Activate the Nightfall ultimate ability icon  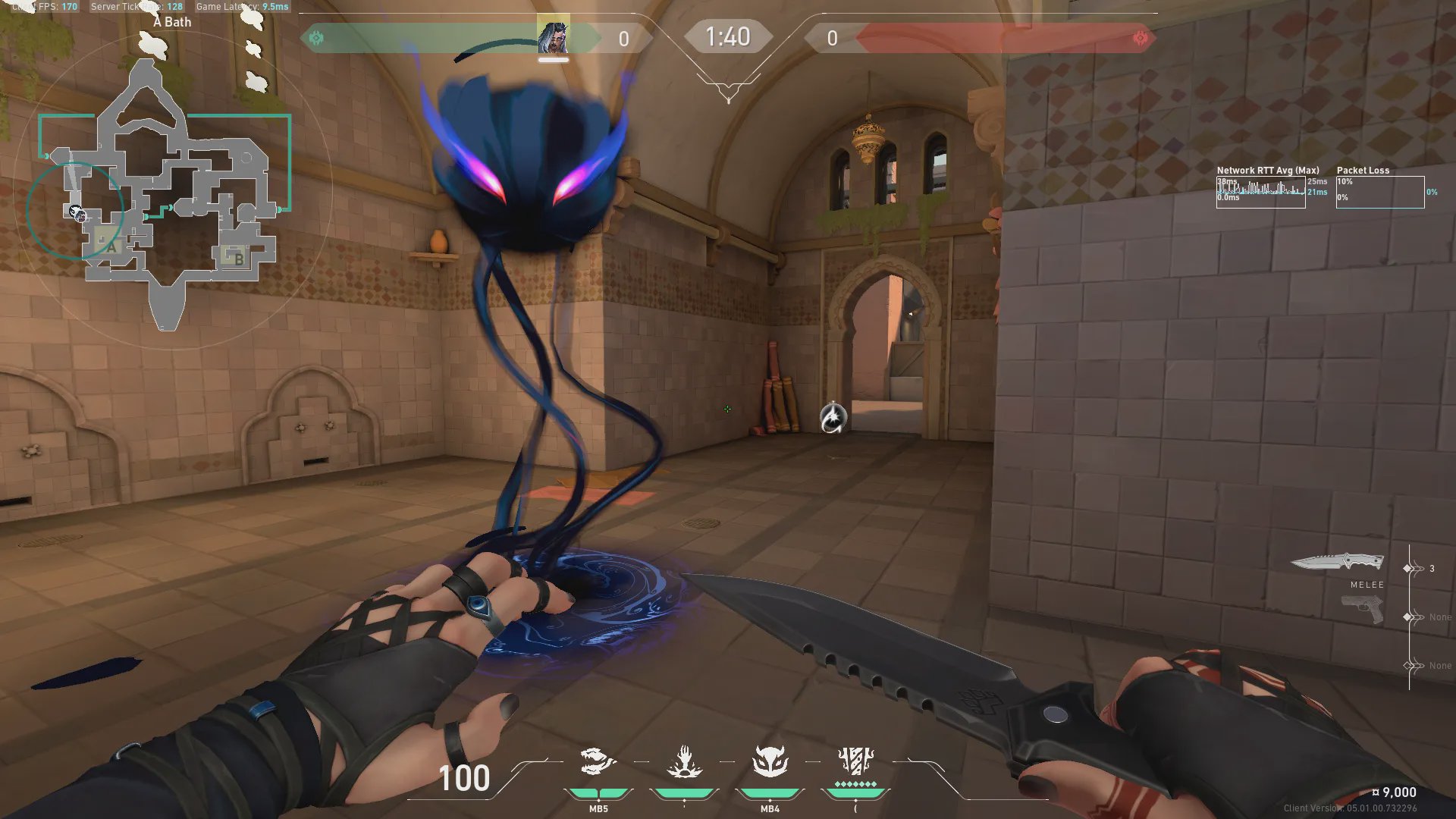[x=855, y=760]
